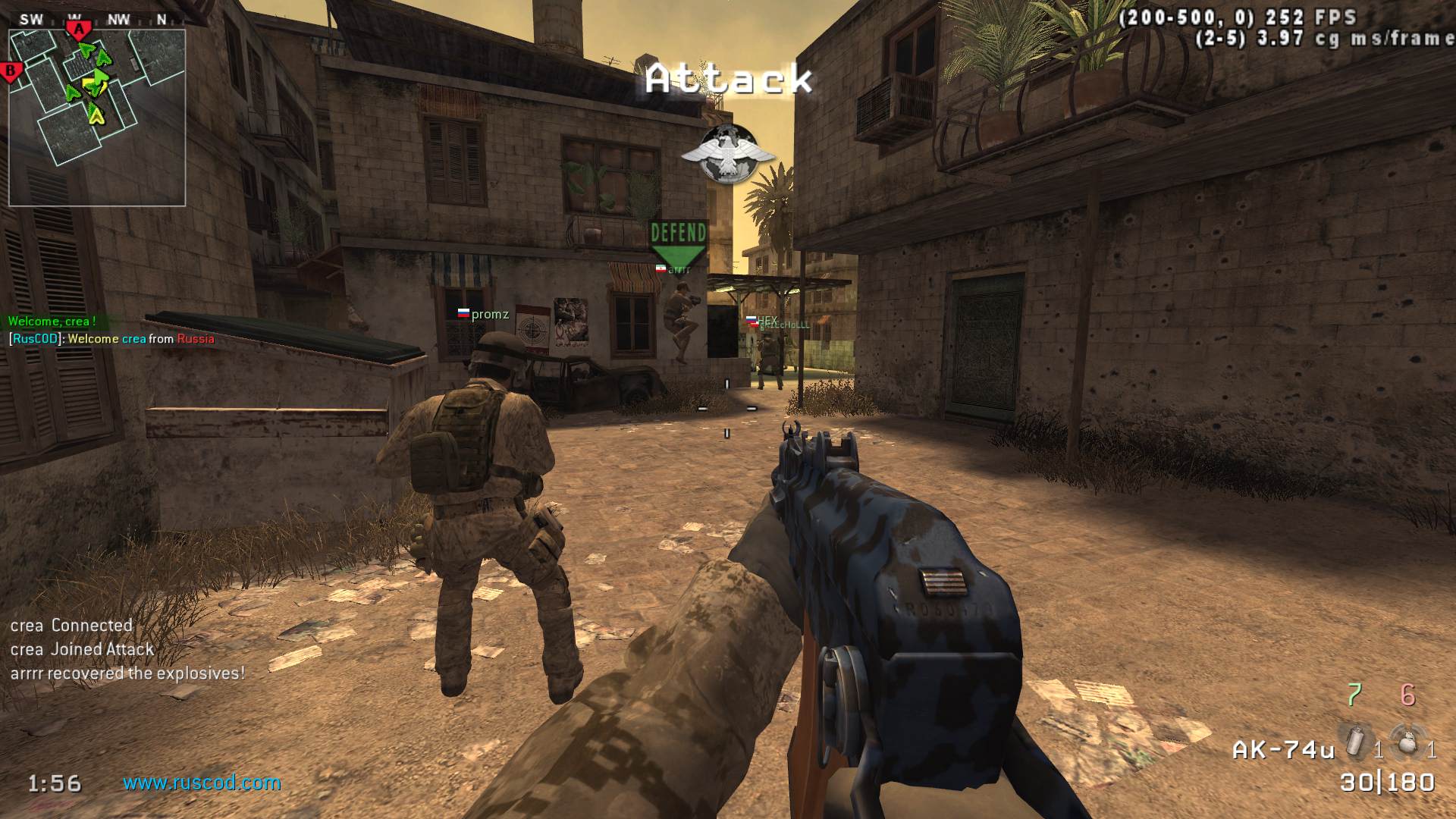Select the round frag grenade icon
The width and height of the screenshot is (1456, 819).
click(1407, 742)
